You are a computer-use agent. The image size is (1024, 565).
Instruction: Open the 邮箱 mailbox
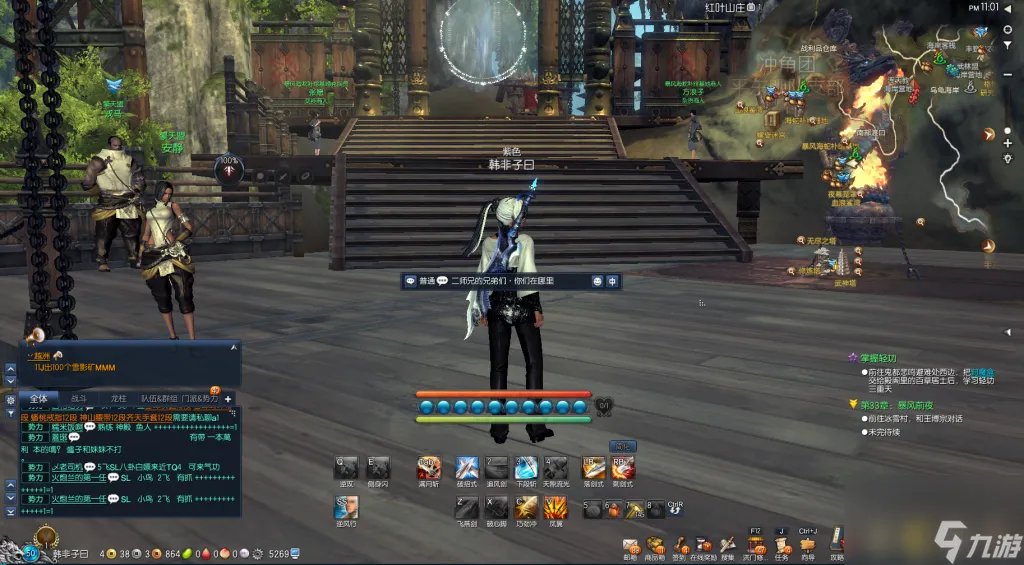[x=631, y=545]
